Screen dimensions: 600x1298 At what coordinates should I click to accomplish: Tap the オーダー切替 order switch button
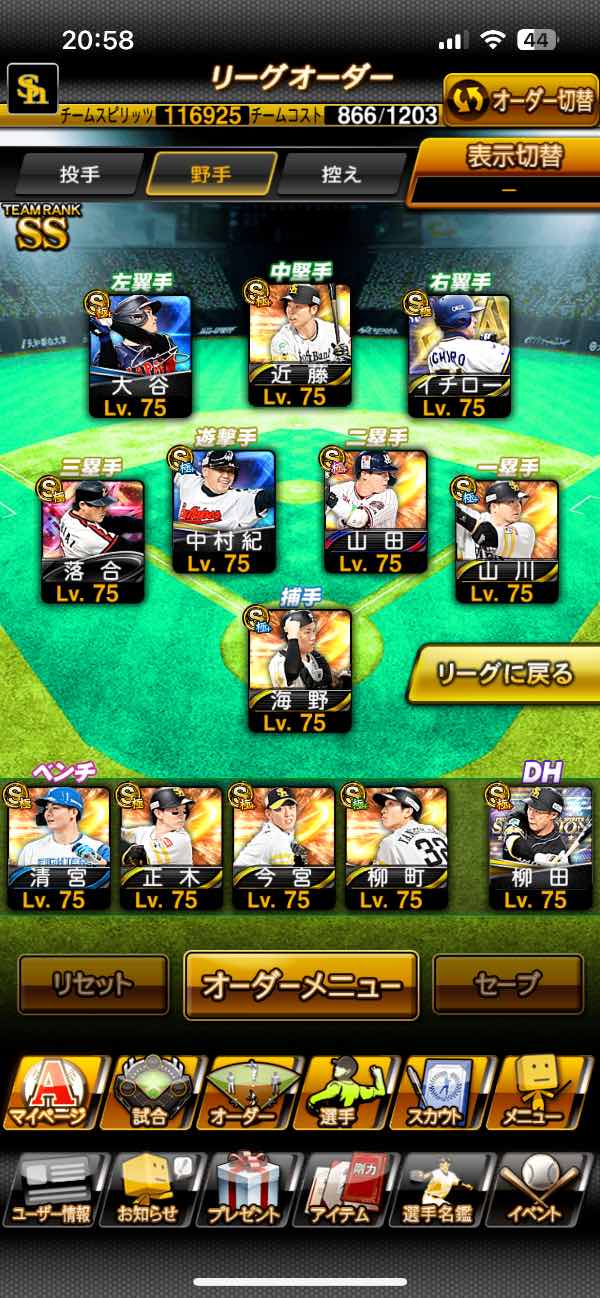point(520,100)
